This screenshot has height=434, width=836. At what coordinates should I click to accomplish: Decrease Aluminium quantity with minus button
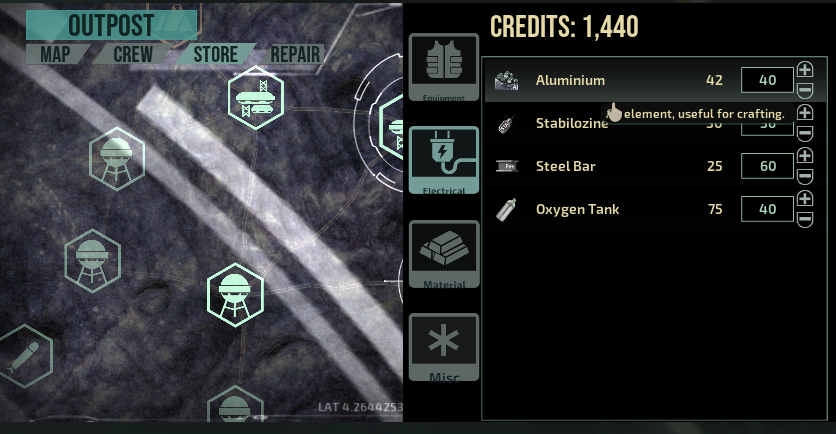tap(806, 90)
